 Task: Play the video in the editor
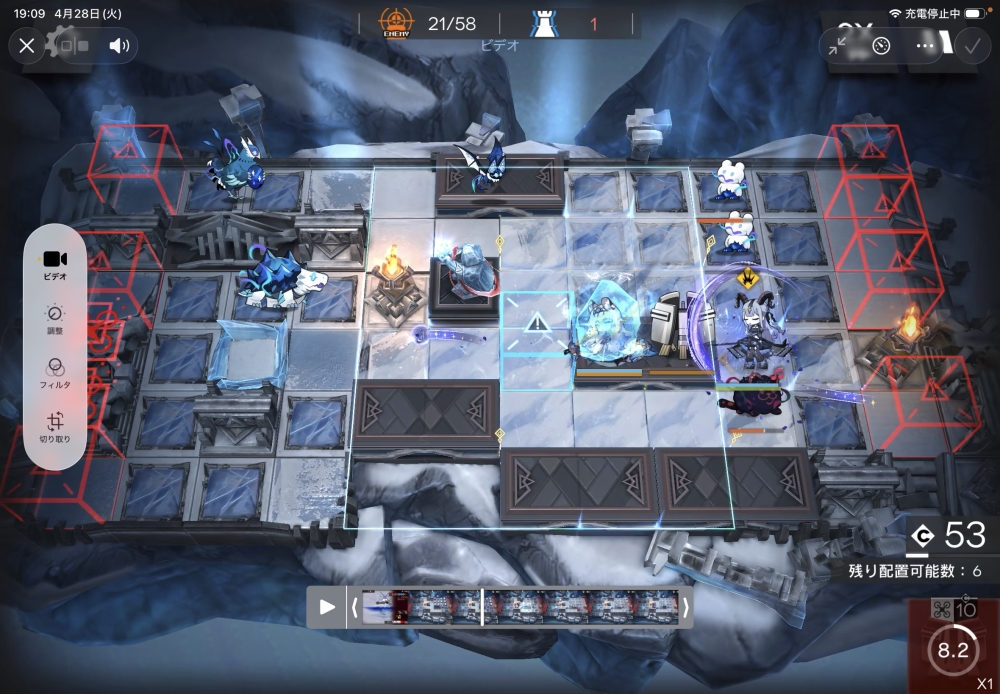(x=326, y=607)
